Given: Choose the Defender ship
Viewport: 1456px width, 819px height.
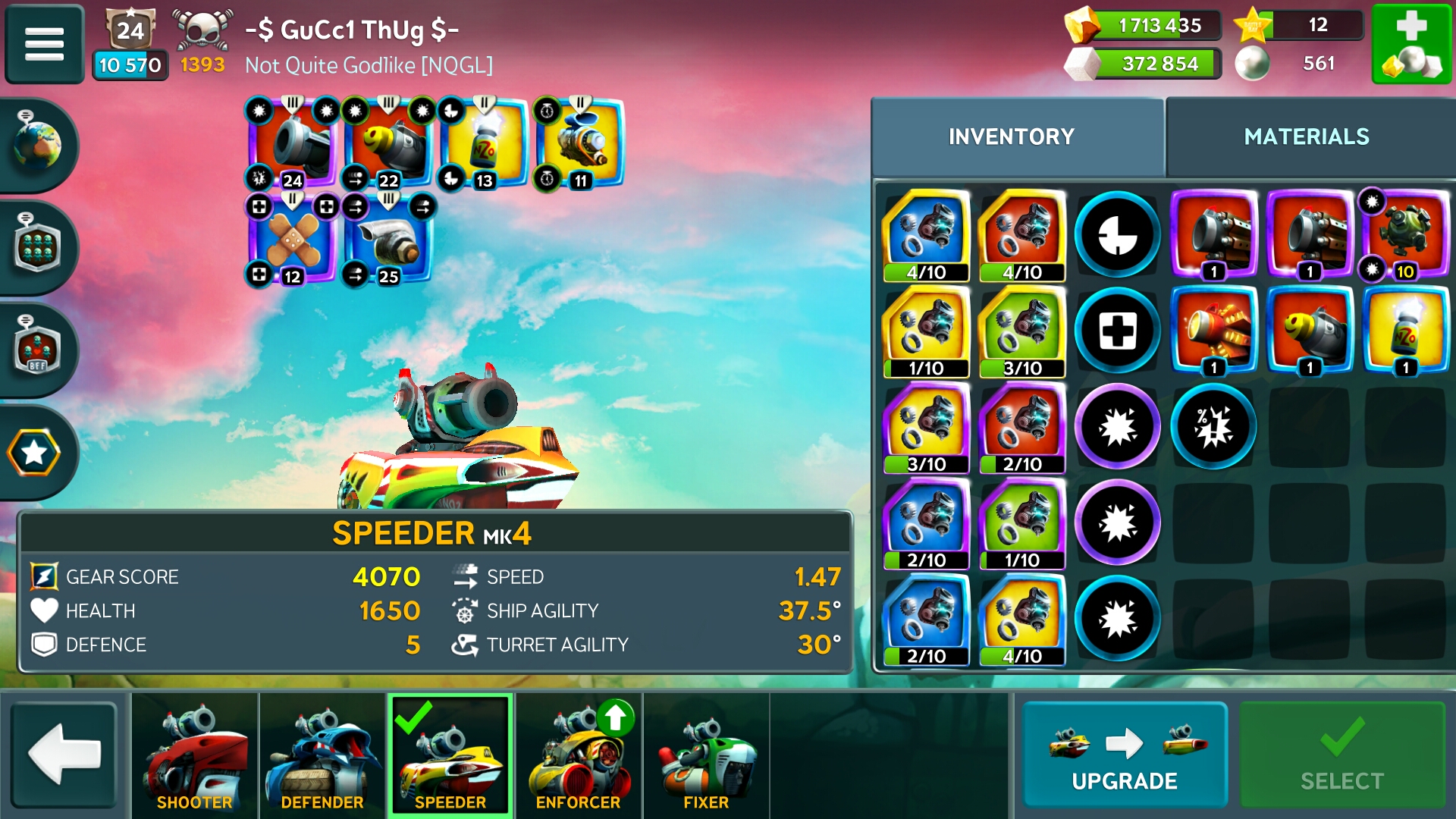Looking at the screenshot, I should click(x=322, y=756).
